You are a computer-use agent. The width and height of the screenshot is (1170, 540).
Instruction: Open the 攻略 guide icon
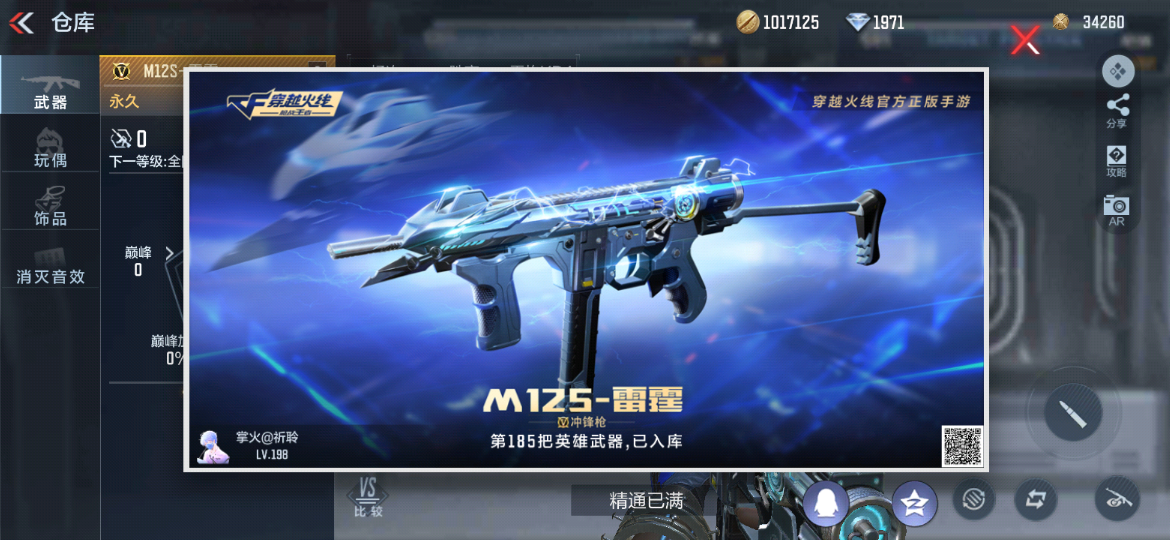point(1117,160)
